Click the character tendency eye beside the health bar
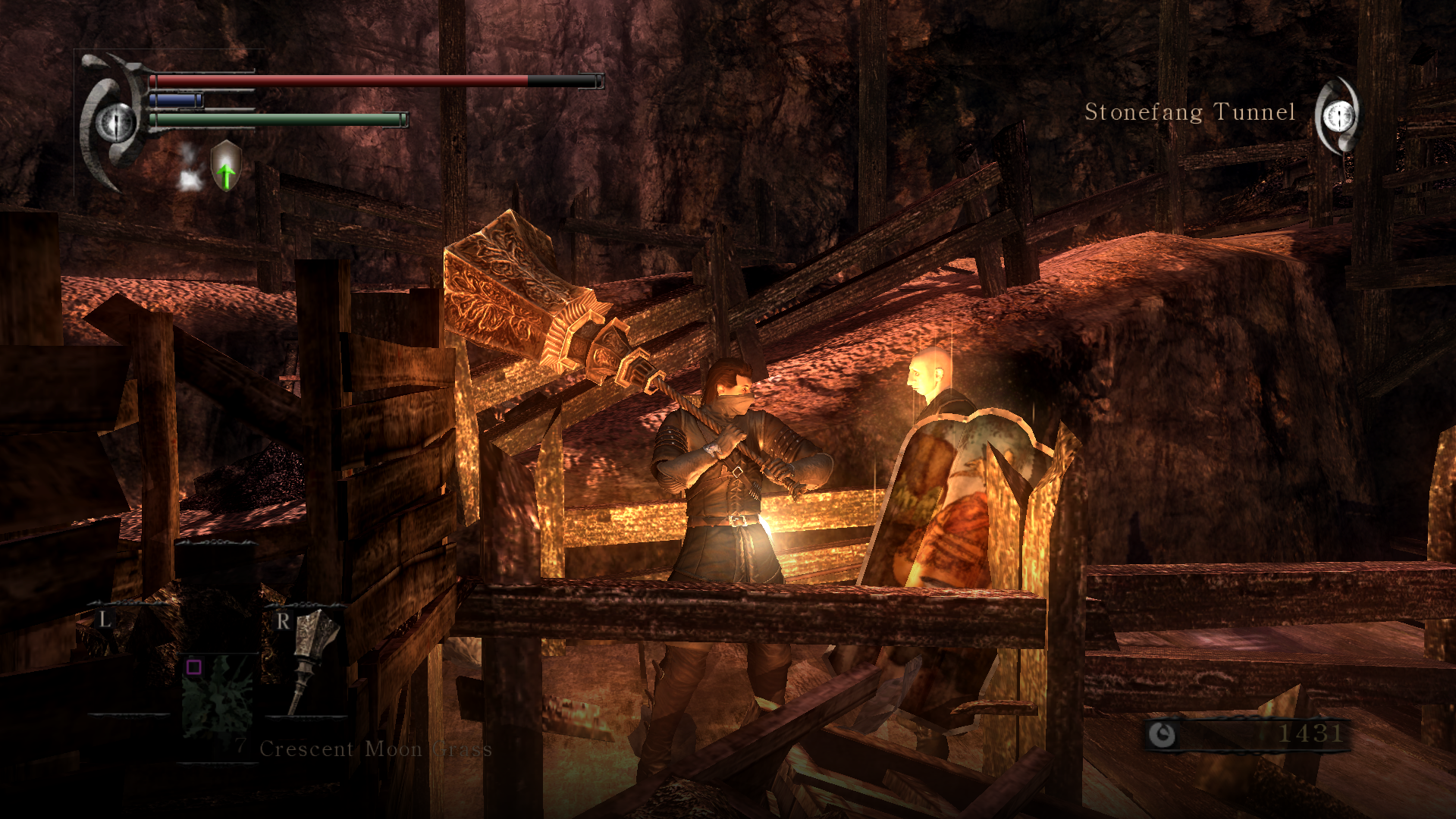Screen dimensions: 1456x819 point(115,121)
